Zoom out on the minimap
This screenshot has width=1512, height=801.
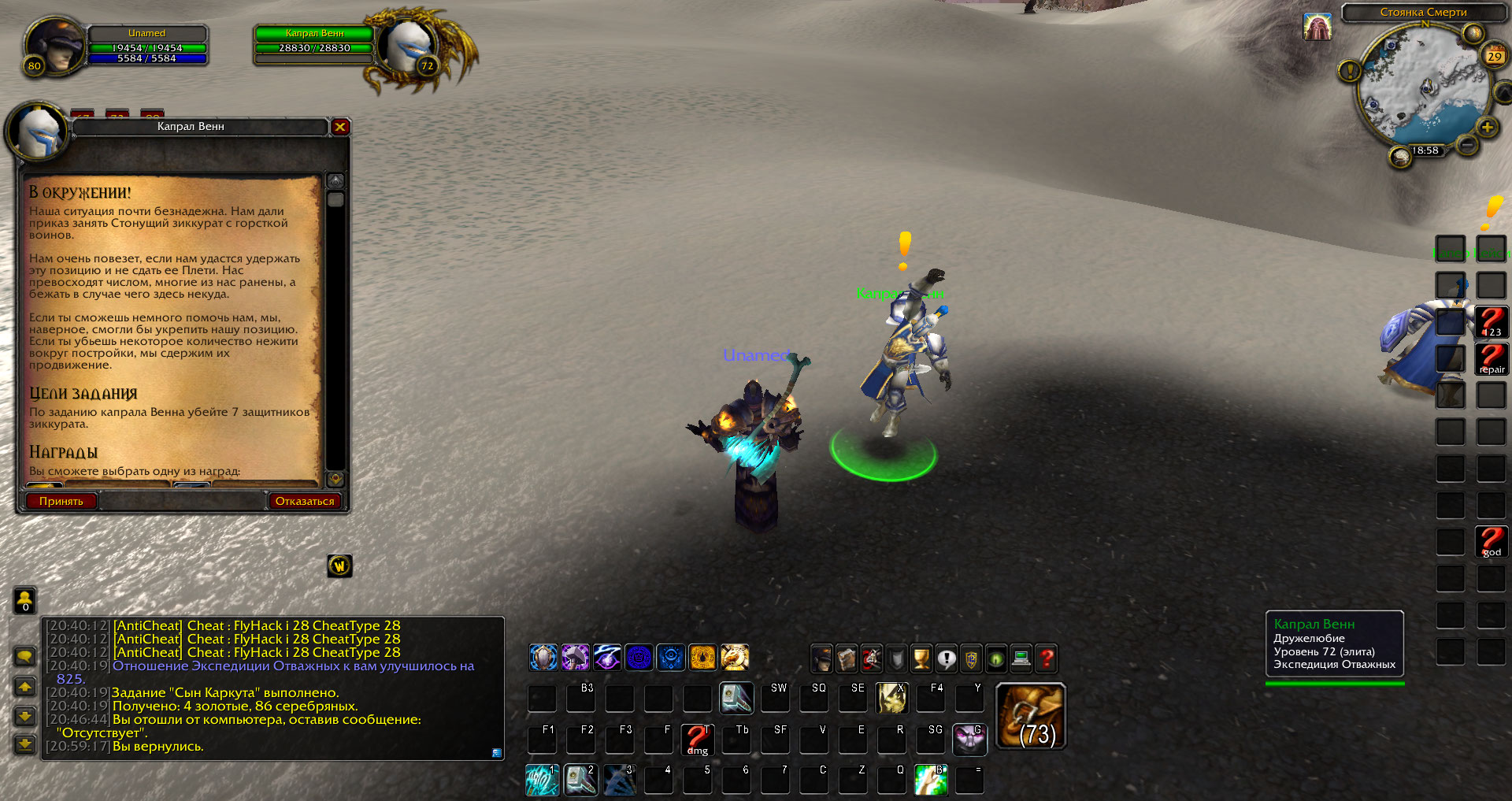[1466, 145]
